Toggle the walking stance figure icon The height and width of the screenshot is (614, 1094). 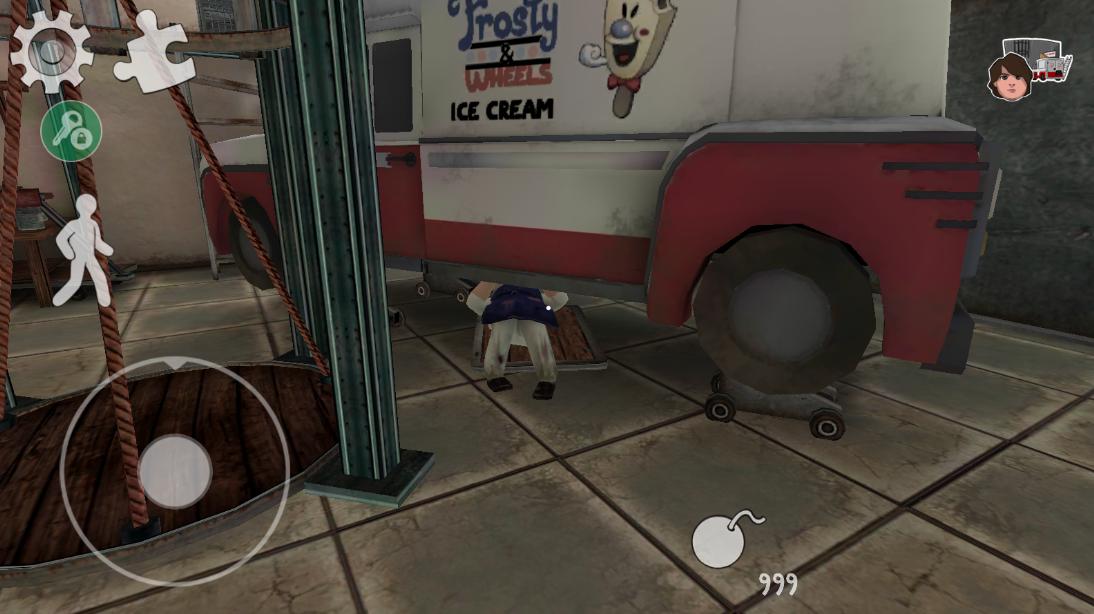[x=84, y=249]
